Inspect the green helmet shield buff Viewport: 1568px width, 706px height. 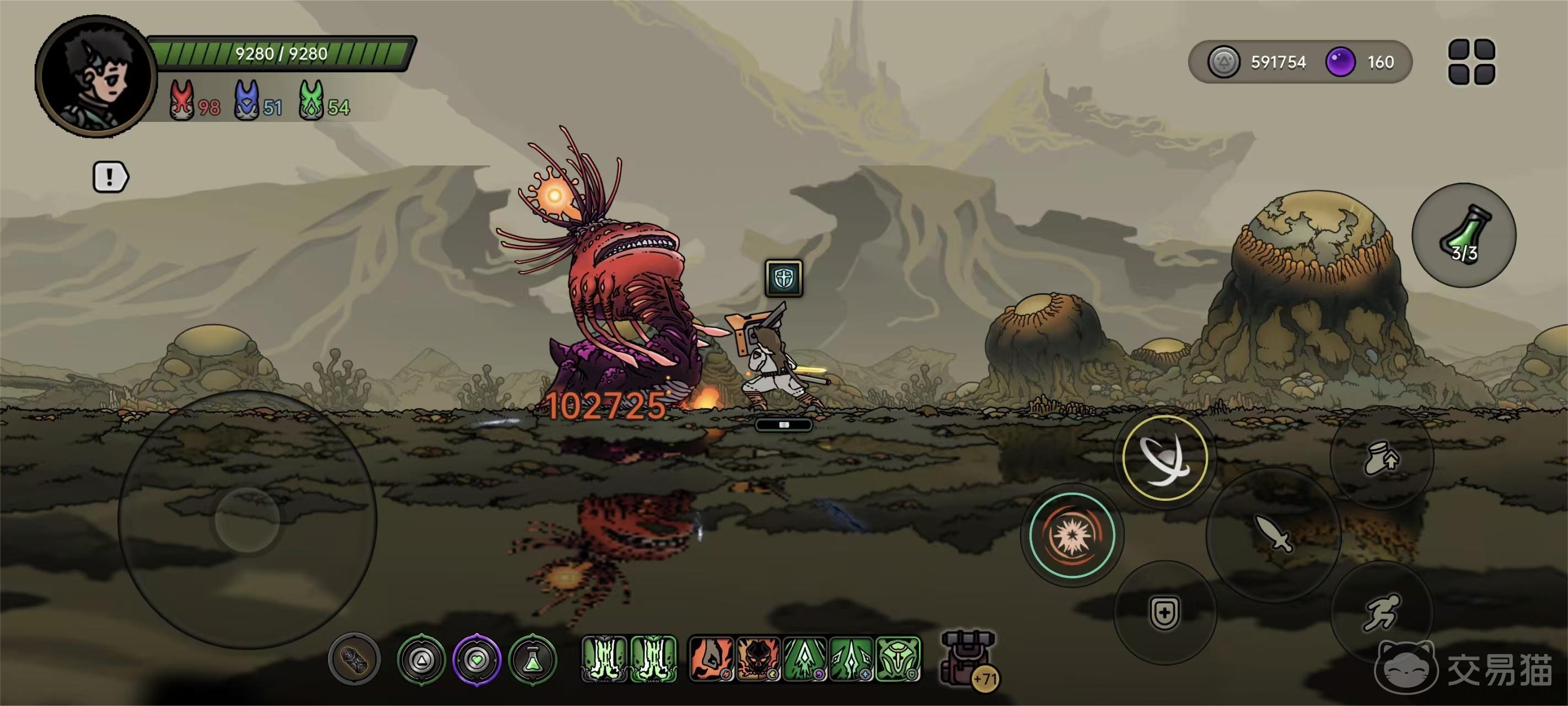click(898, 659)
